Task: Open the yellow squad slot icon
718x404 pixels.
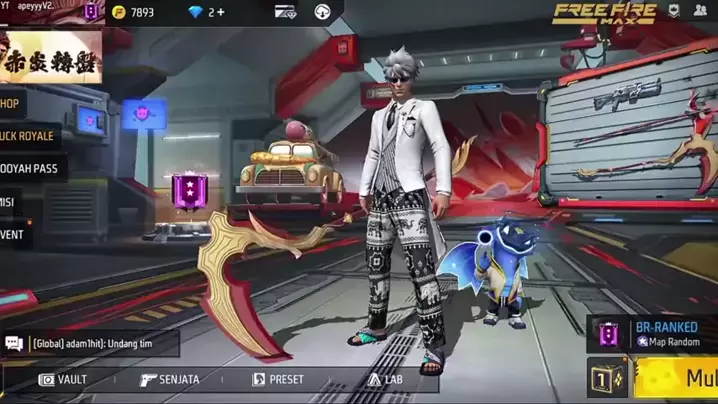Action: (x=608, y=380)
